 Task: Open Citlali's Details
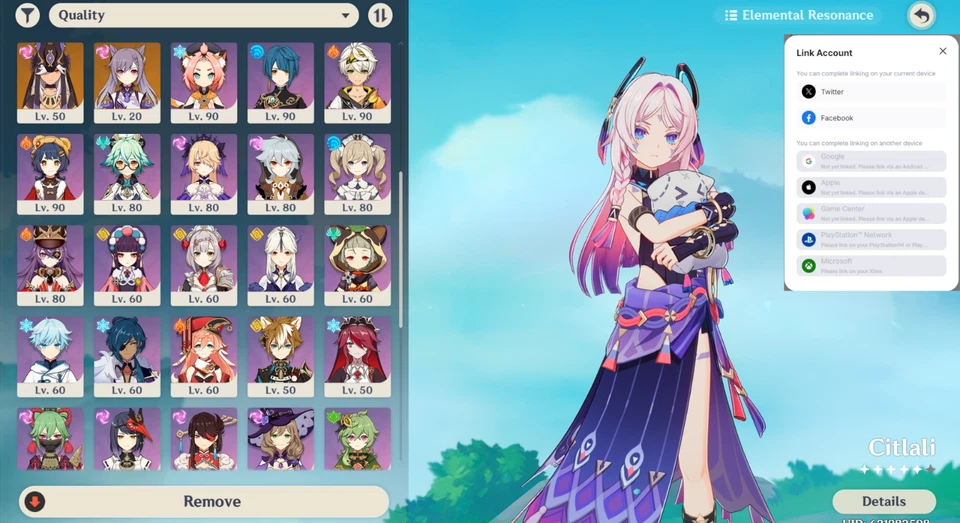click(884, 501)
